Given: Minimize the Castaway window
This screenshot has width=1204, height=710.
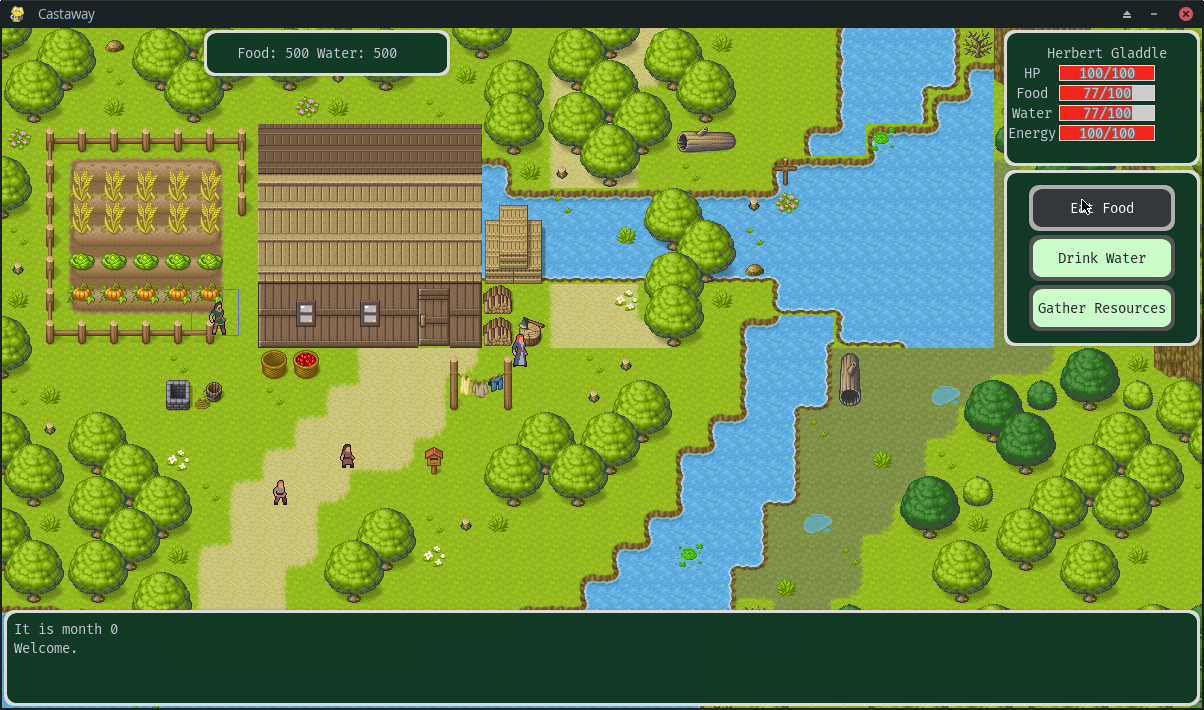Looking at the screenshot, I should pos(1155,14).
